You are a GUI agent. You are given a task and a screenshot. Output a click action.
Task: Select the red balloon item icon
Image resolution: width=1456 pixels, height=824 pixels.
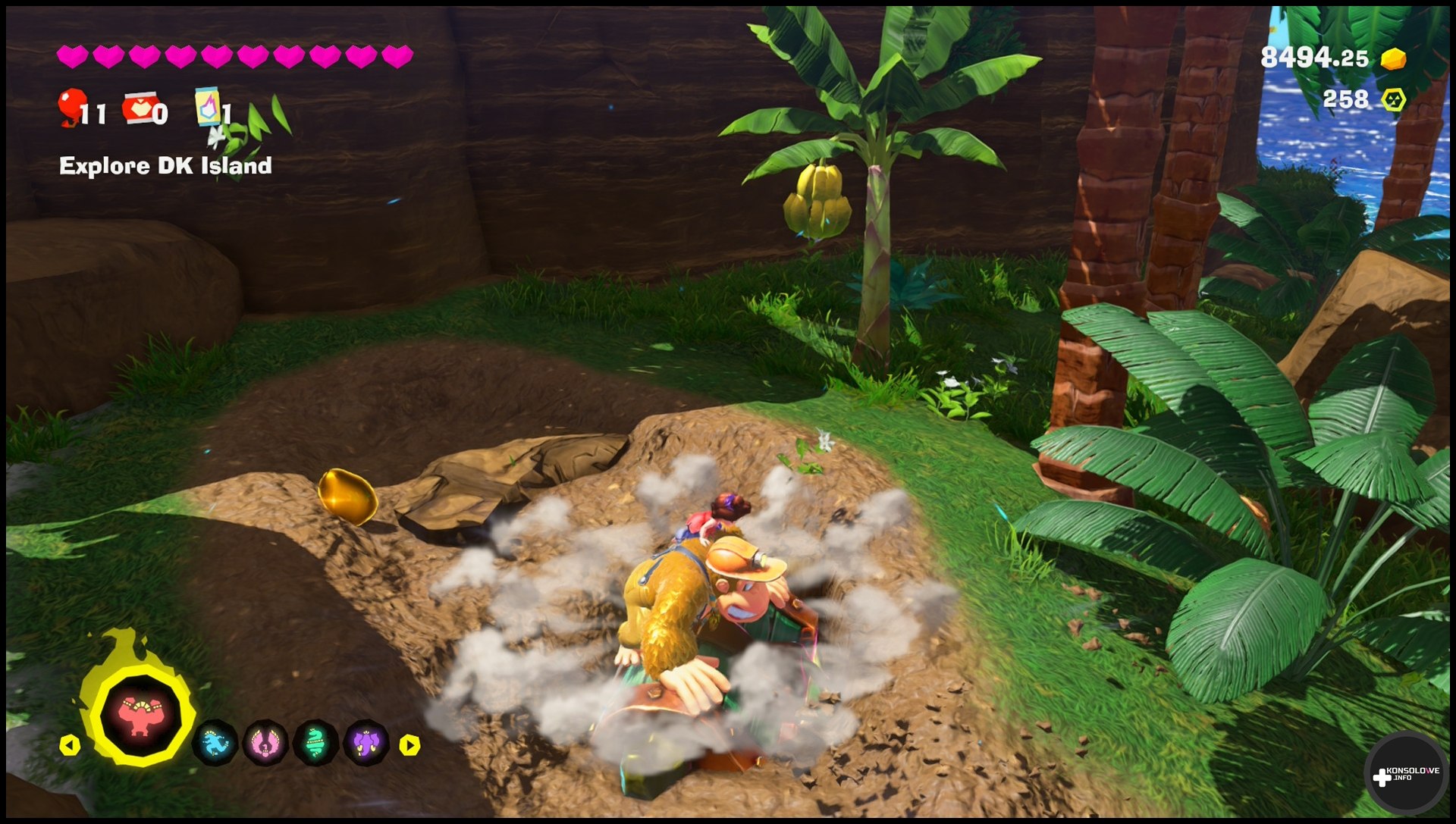71,107
